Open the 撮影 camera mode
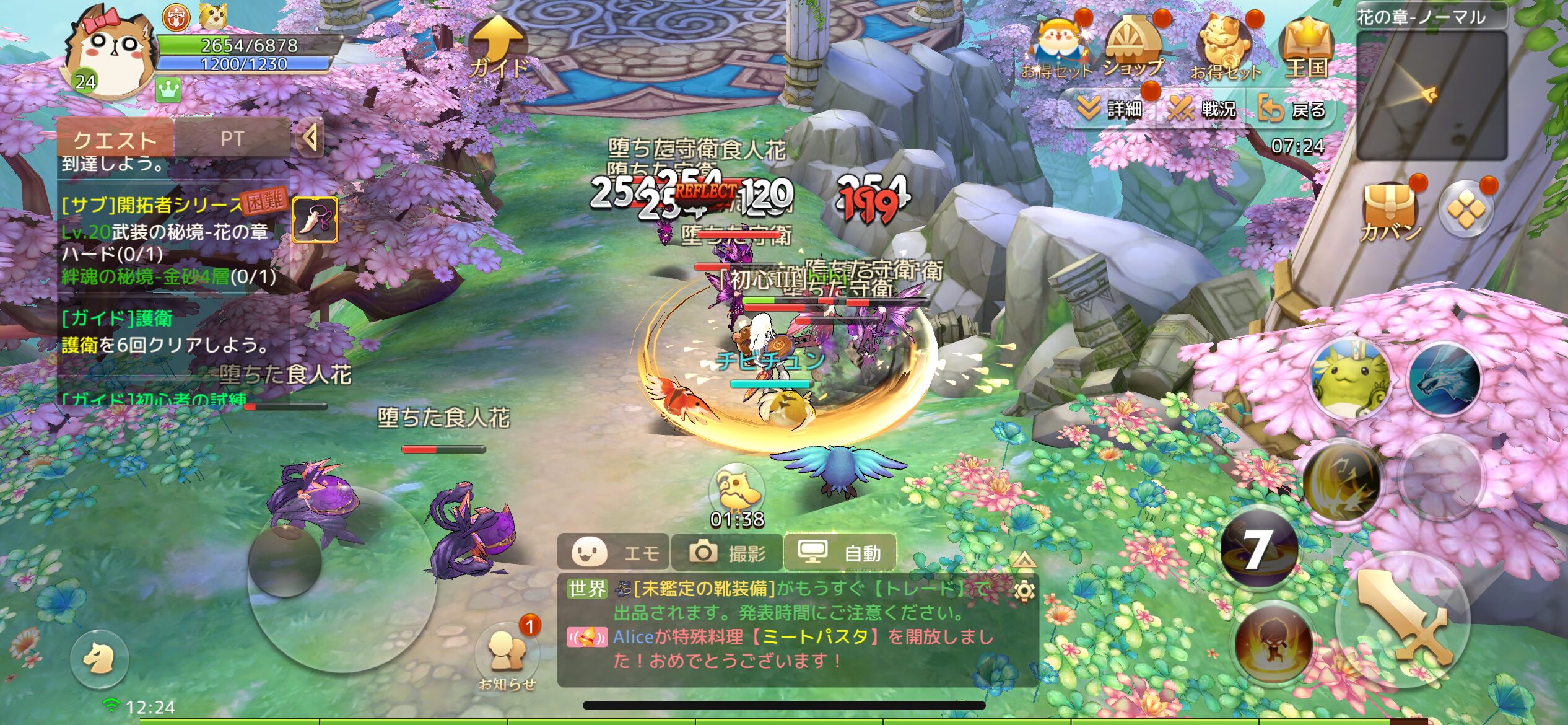The width and height of the screenshot is (1568, 725). coord(728,552)
